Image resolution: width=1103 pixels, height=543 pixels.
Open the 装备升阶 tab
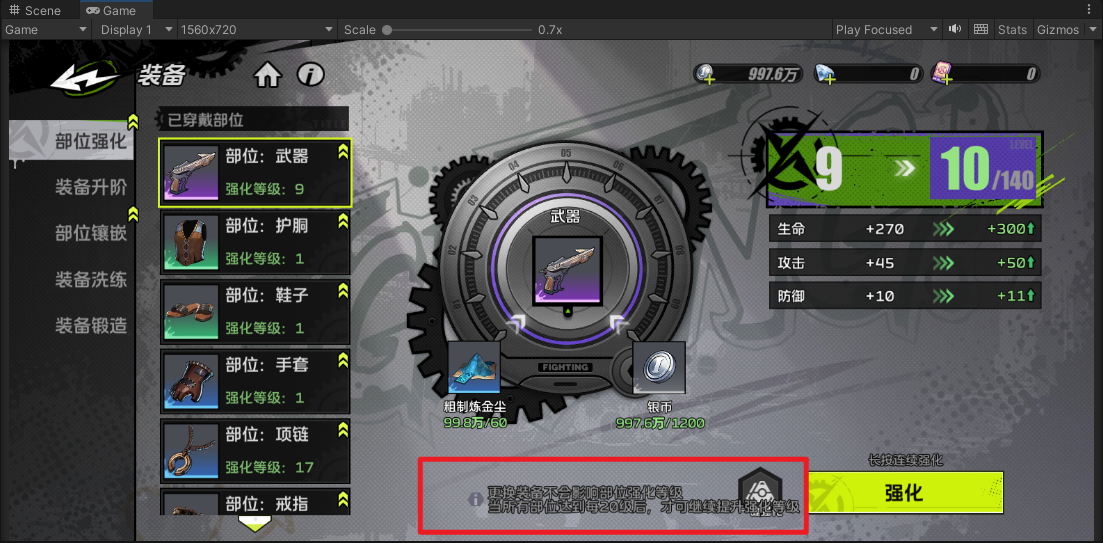coord(90,188)
